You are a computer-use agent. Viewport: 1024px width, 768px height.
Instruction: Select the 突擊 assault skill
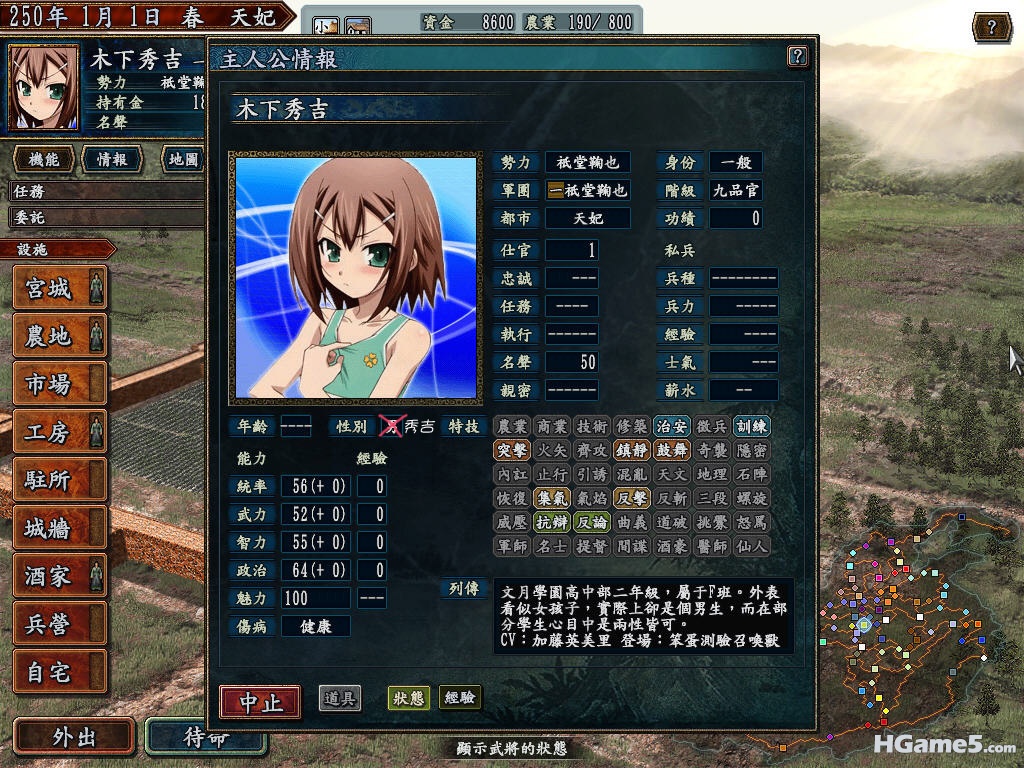(x=511, y=451)
